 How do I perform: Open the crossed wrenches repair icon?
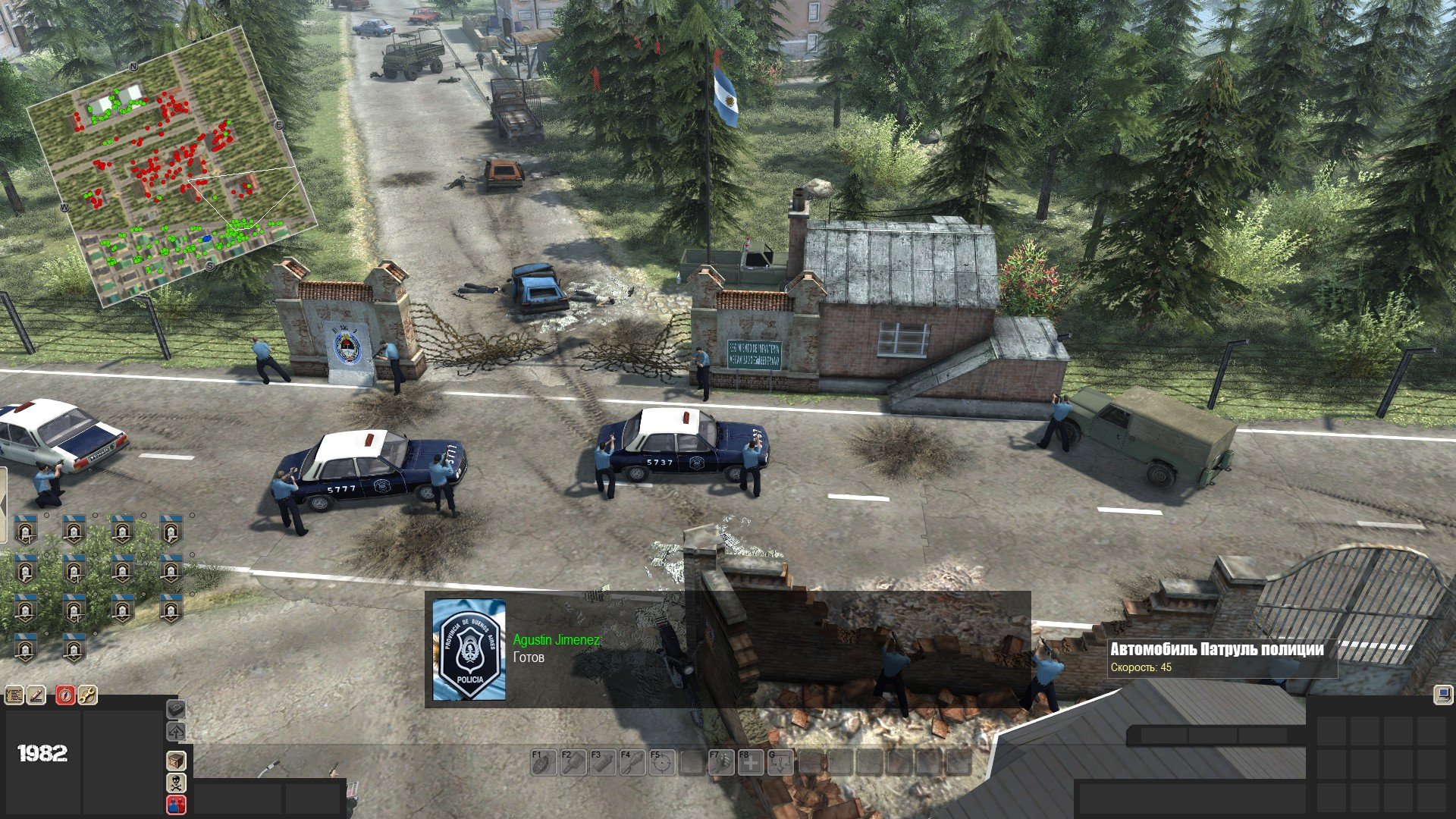pyautogui.click(x=87, y=695)
